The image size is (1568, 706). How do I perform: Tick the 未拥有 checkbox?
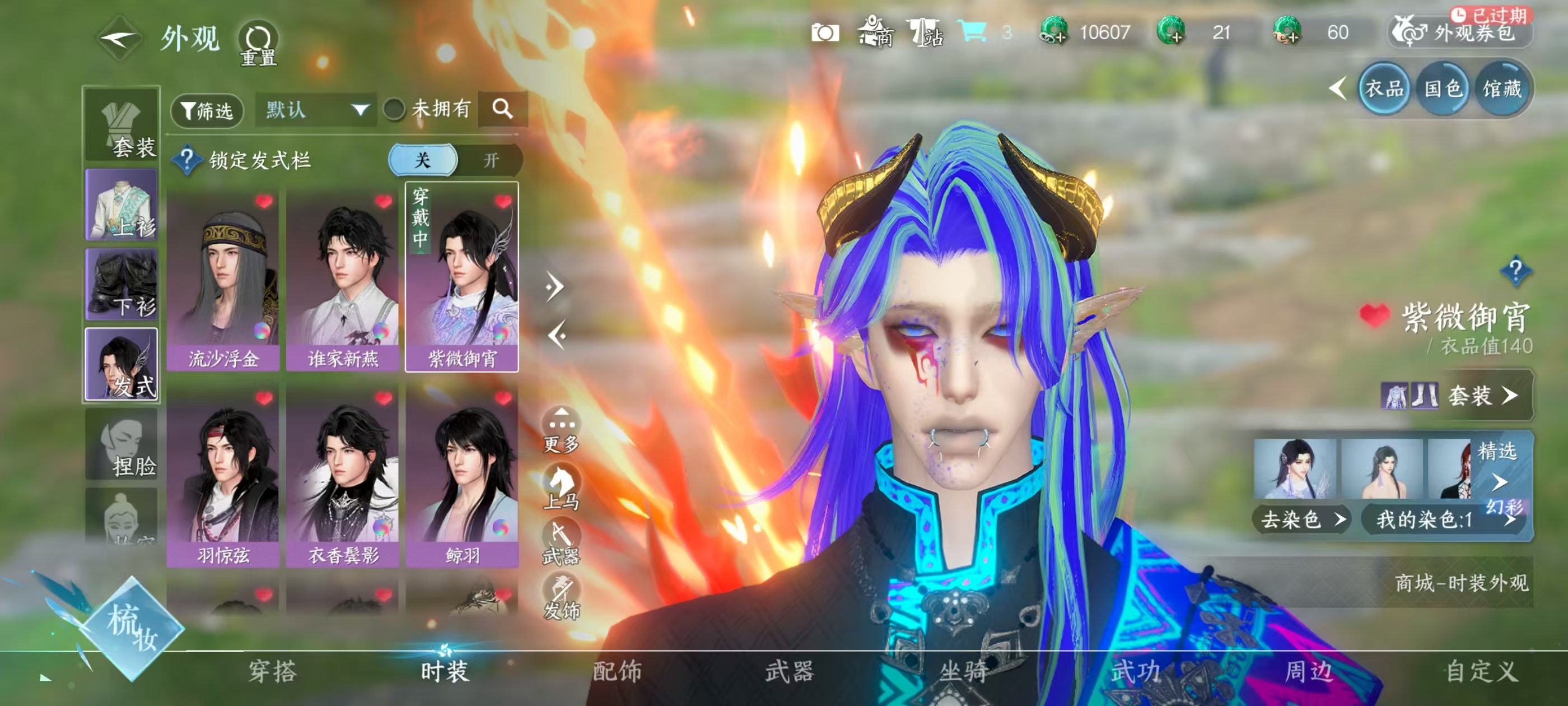(394, 110)
